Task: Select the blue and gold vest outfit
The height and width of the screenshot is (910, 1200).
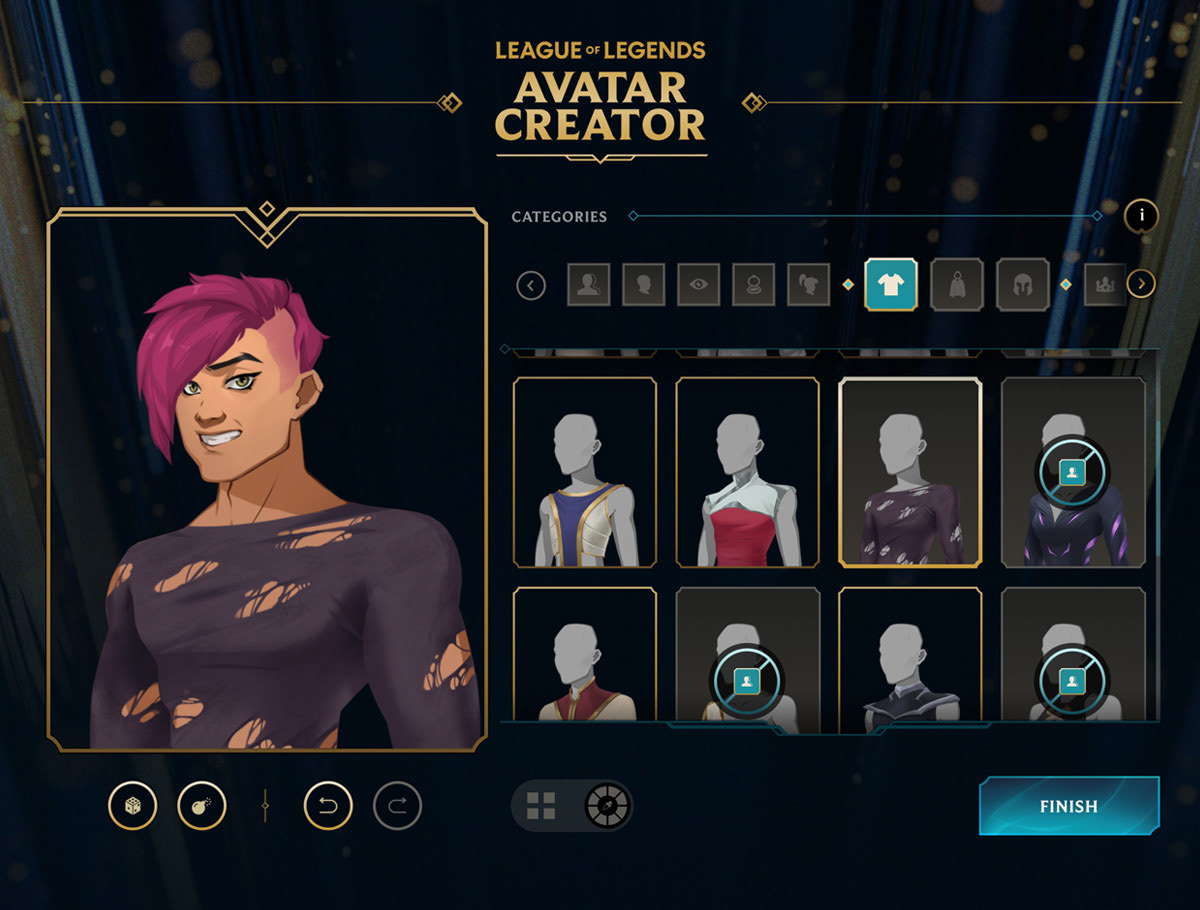Action: pyautogui.click(x=585, y=472)
